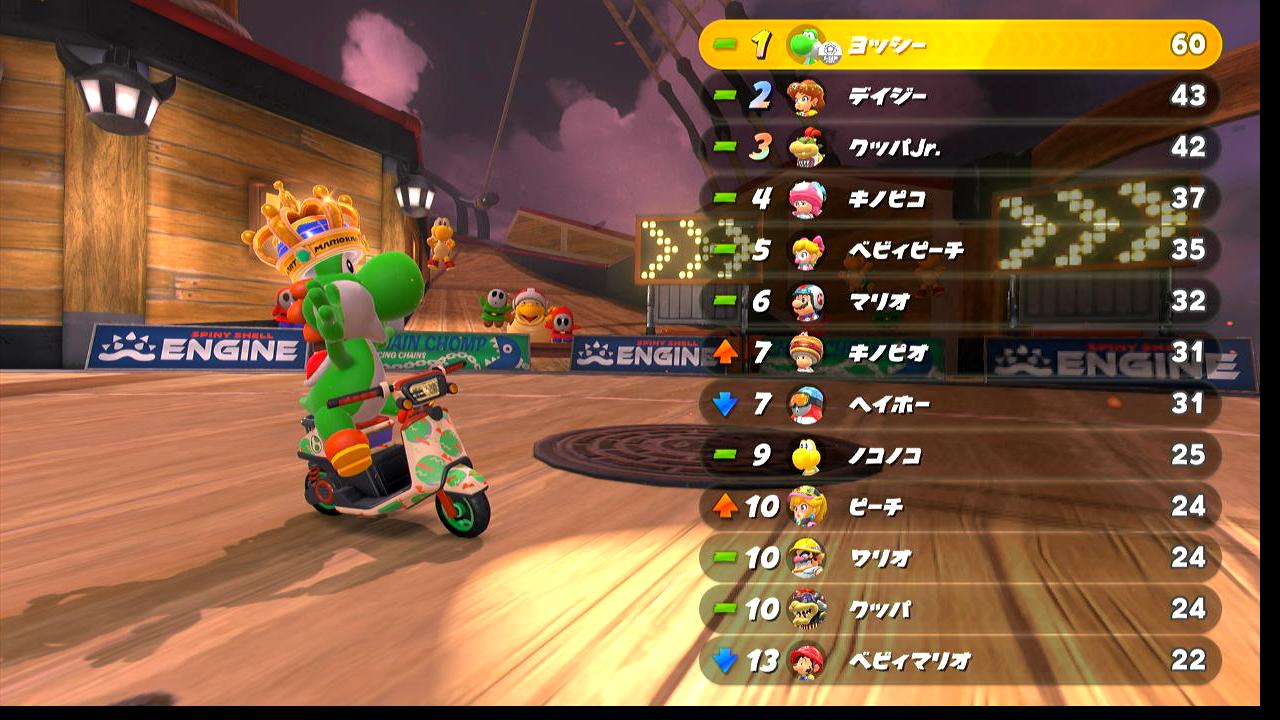Click Daisy's row in the standings
This screenshot has height=720, width=1280.
click(960, 96)
